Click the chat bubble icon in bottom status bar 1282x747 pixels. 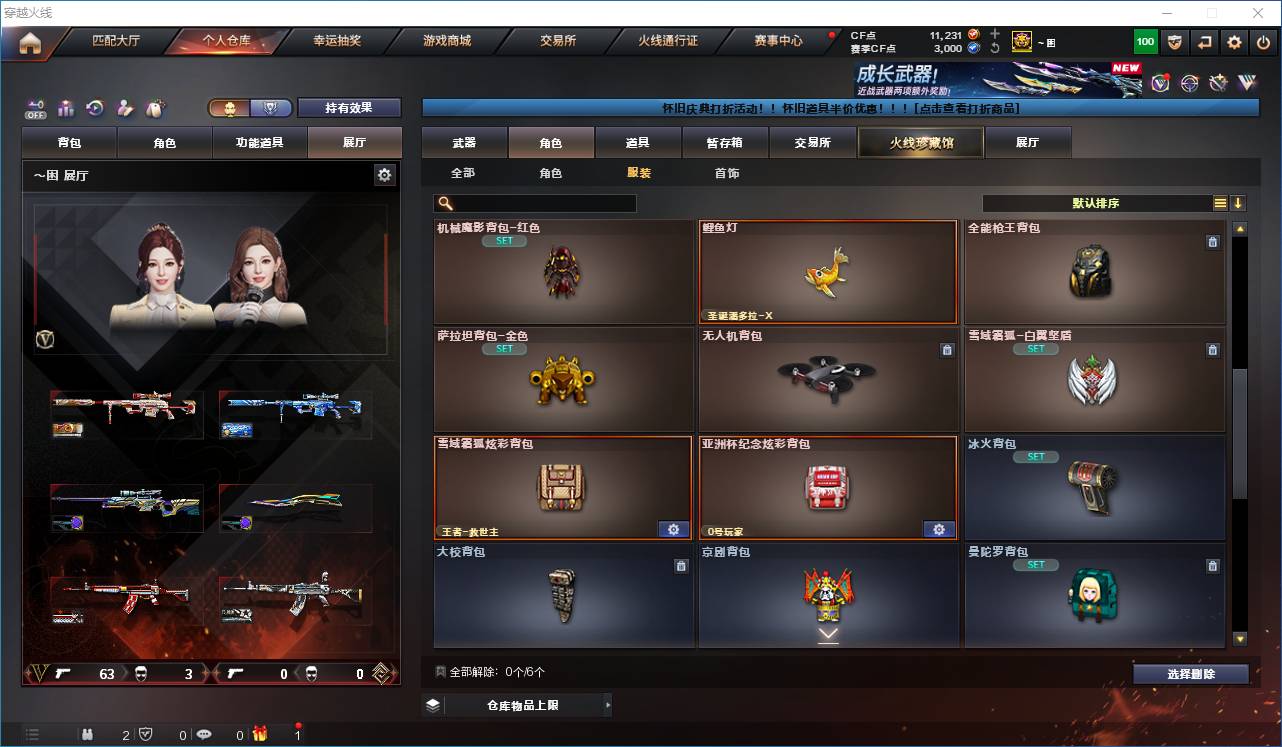tap(205, 733)
